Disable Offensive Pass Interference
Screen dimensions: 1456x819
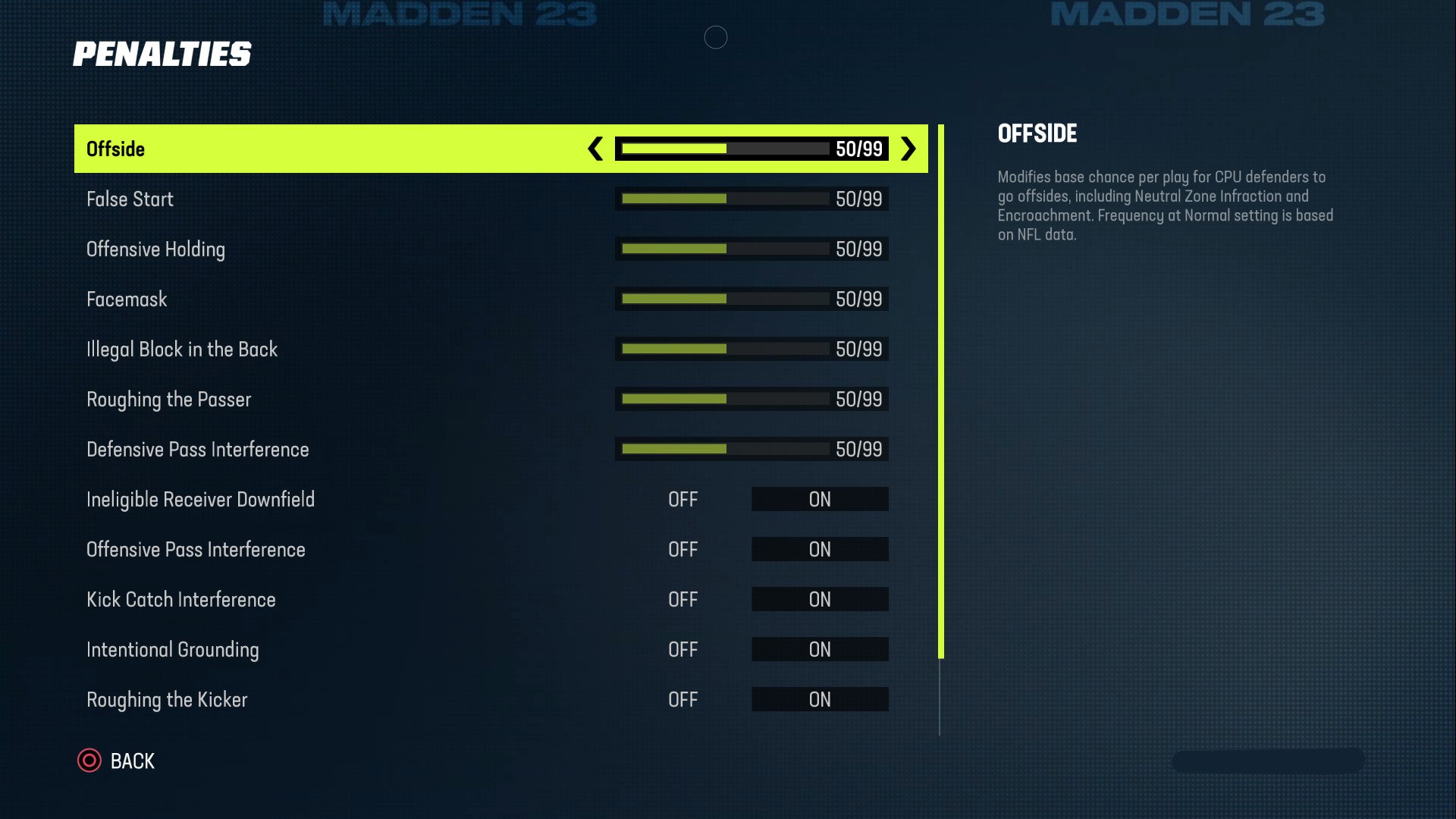pyautogui.click(x=682, y=549)
